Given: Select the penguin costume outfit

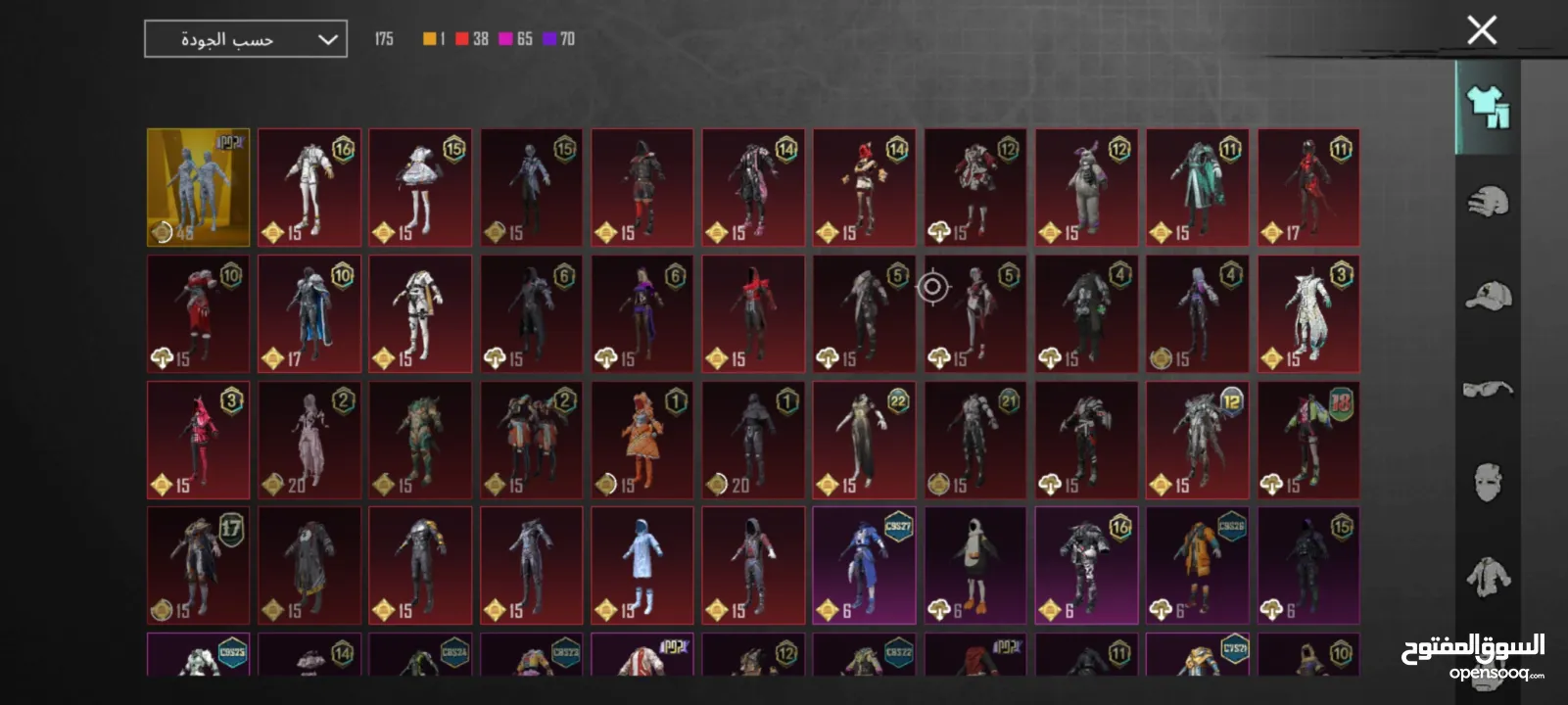Looking at the screenshot, I should point(974,565).
